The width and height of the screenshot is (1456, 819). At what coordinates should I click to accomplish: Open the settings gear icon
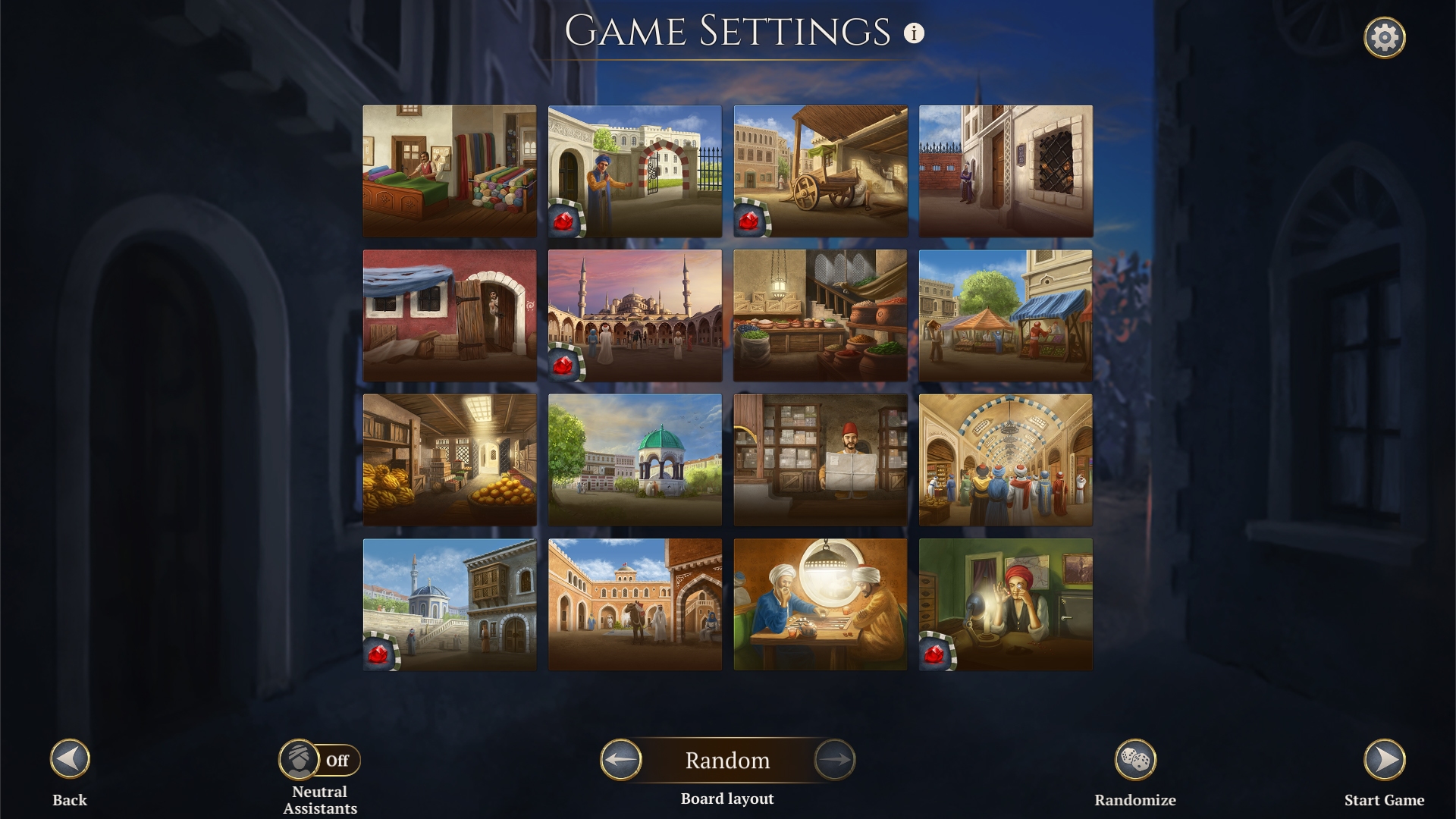point(1385,35)
